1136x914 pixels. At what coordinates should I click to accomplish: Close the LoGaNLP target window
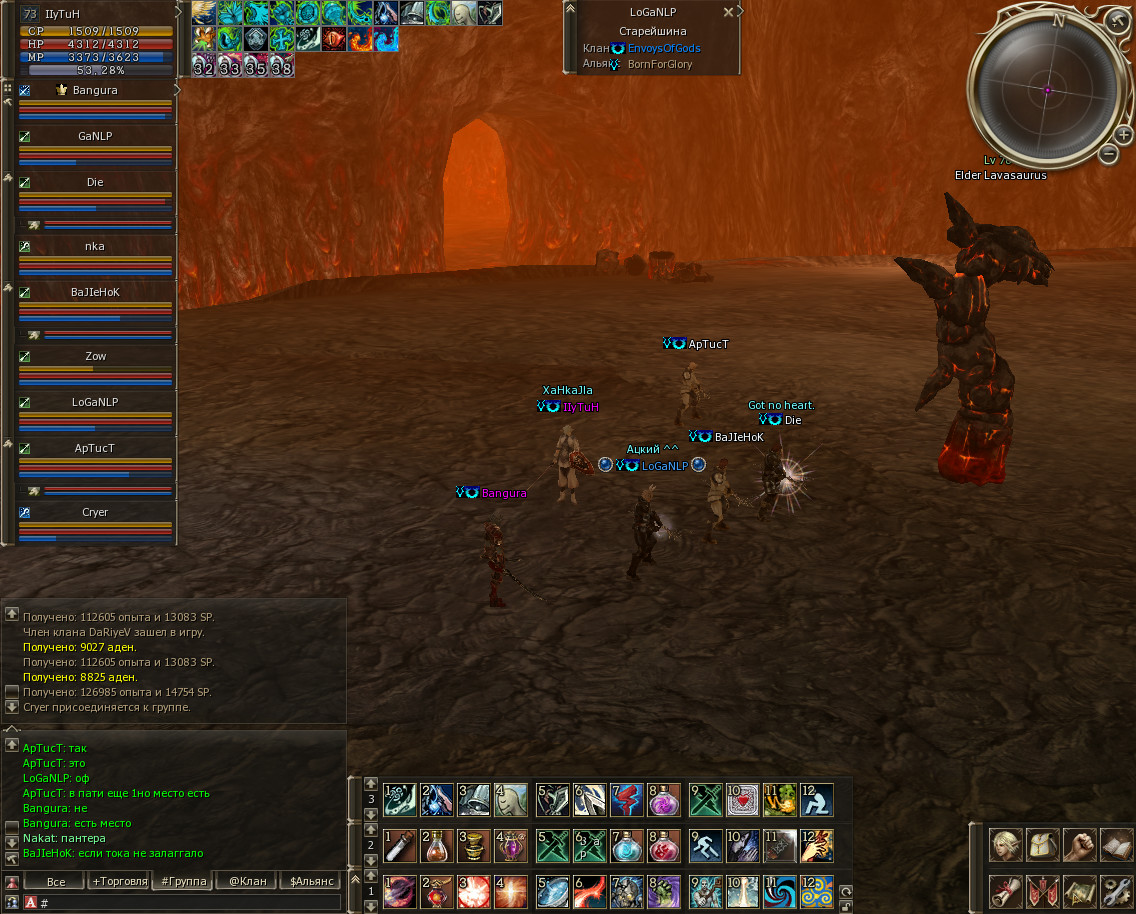(728, 12)
